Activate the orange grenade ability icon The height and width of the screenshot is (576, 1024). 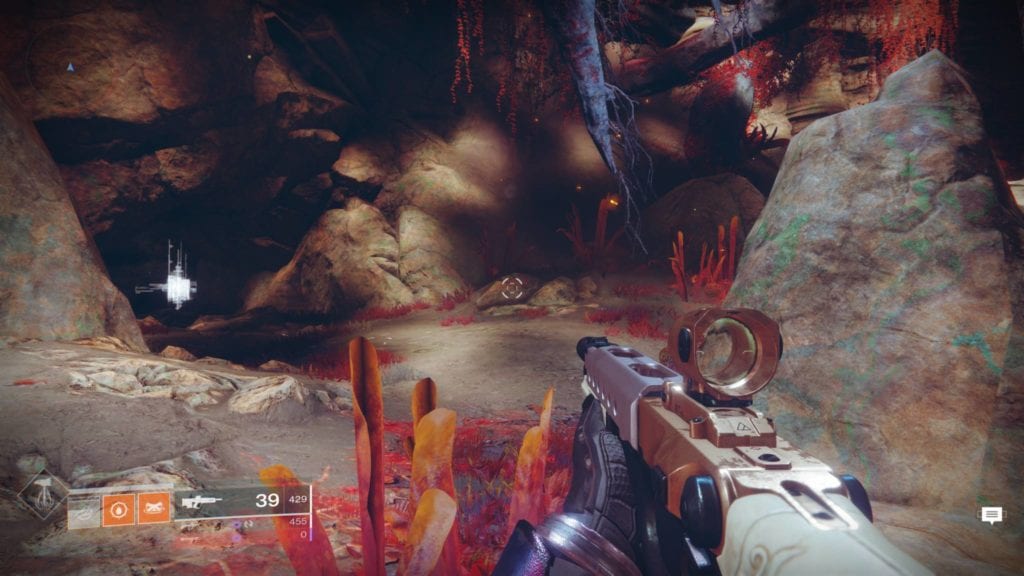point(118,509)
